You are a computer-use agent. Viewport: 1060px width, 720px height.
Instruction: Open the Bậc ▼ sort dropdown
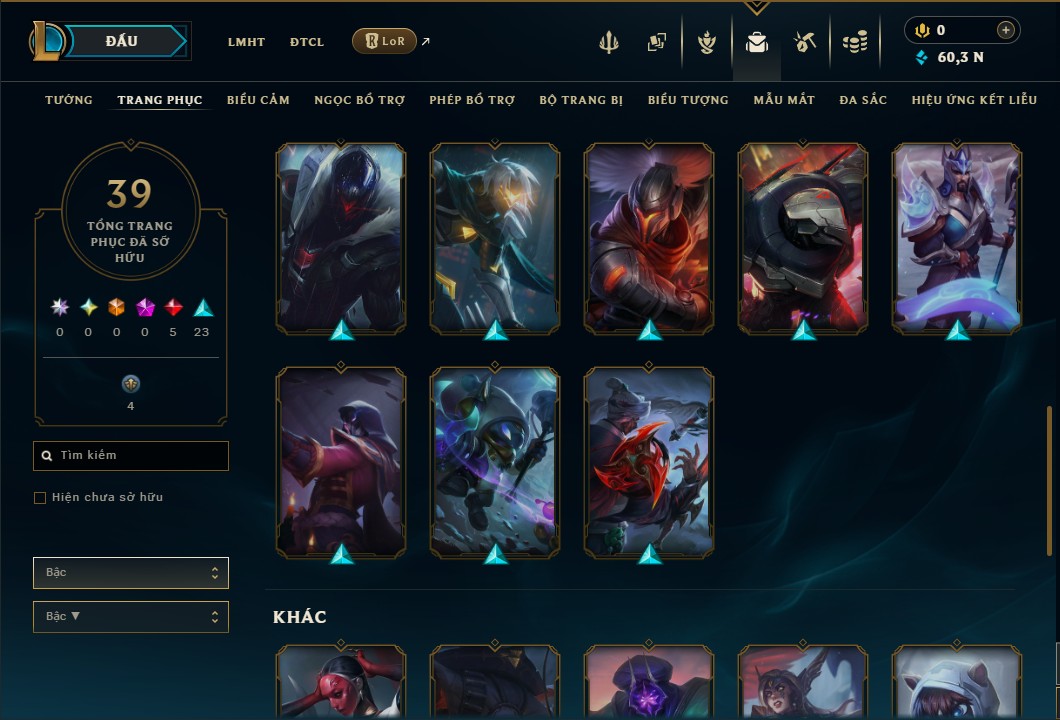click(x=131, y=617)
